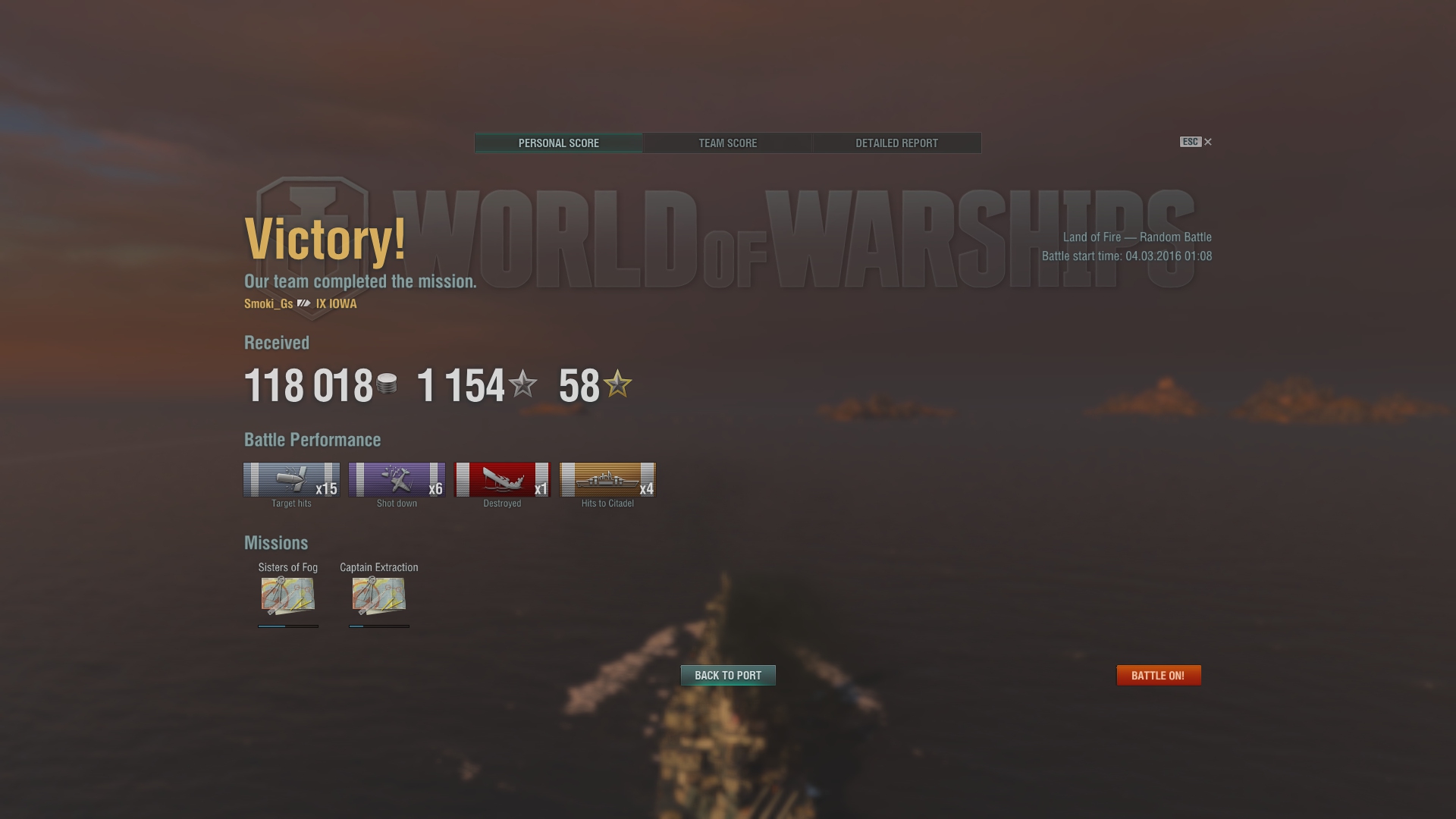The height and width of the screenshot is (819, 1456).
Task: Start another battle with Battle On!
Action: pyautogui.click(x=1158, y=676)
